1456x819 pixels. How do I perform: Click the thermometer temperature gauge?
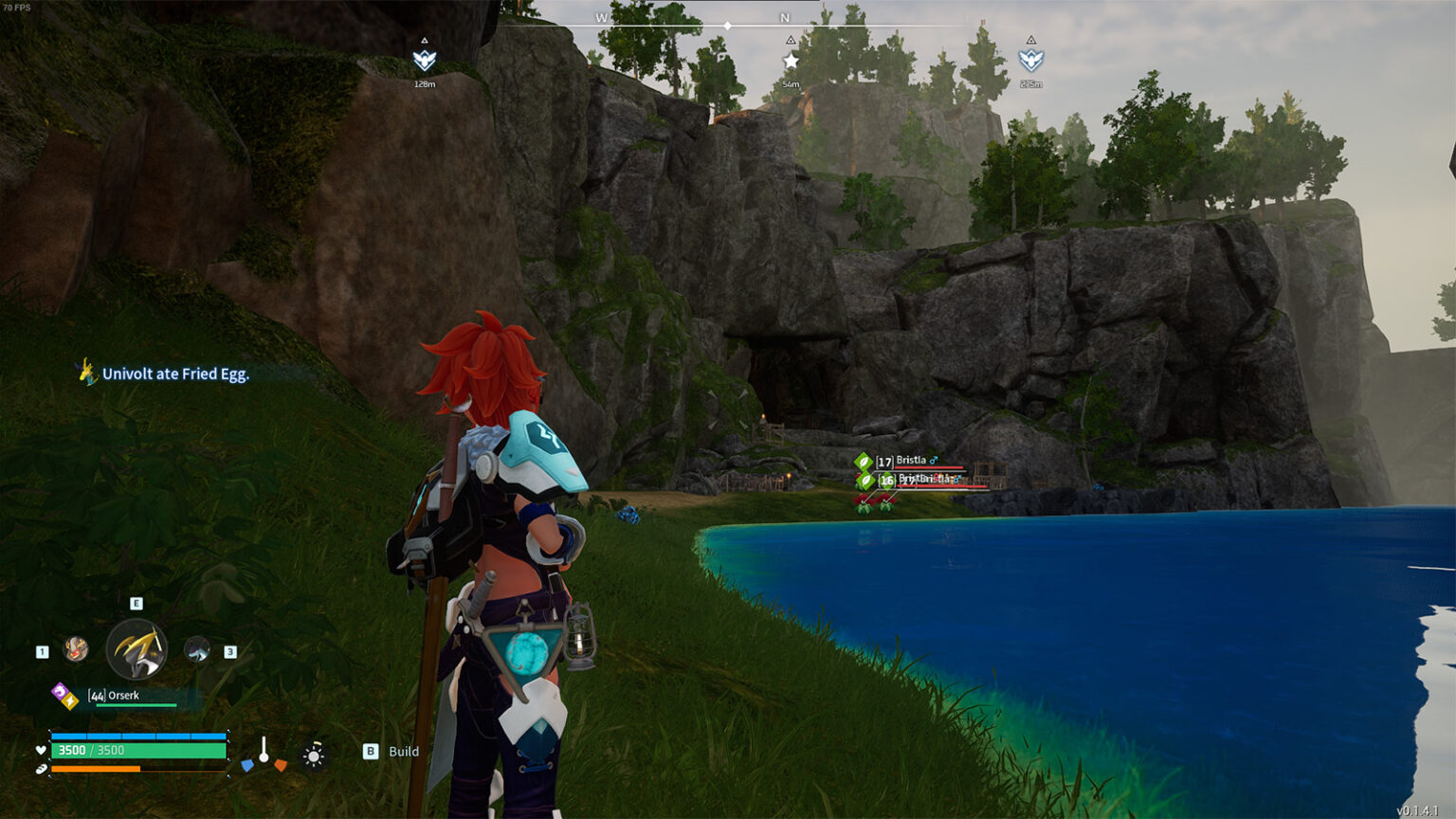(x=264, y=754)
